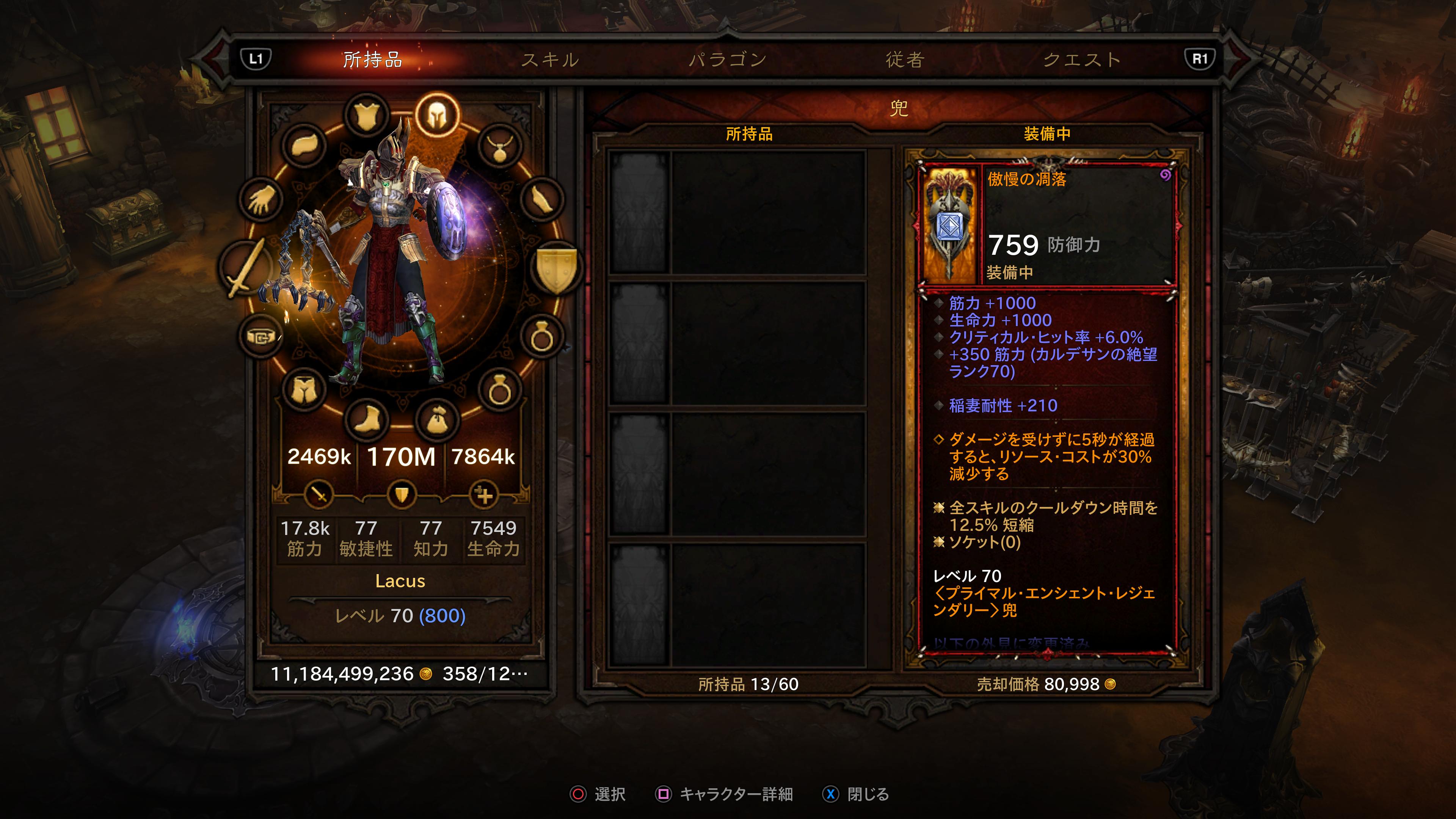This screenshot has height=819, width=1456.
Task: Choose the bracers equipment slot
Action: click(541, 199)
